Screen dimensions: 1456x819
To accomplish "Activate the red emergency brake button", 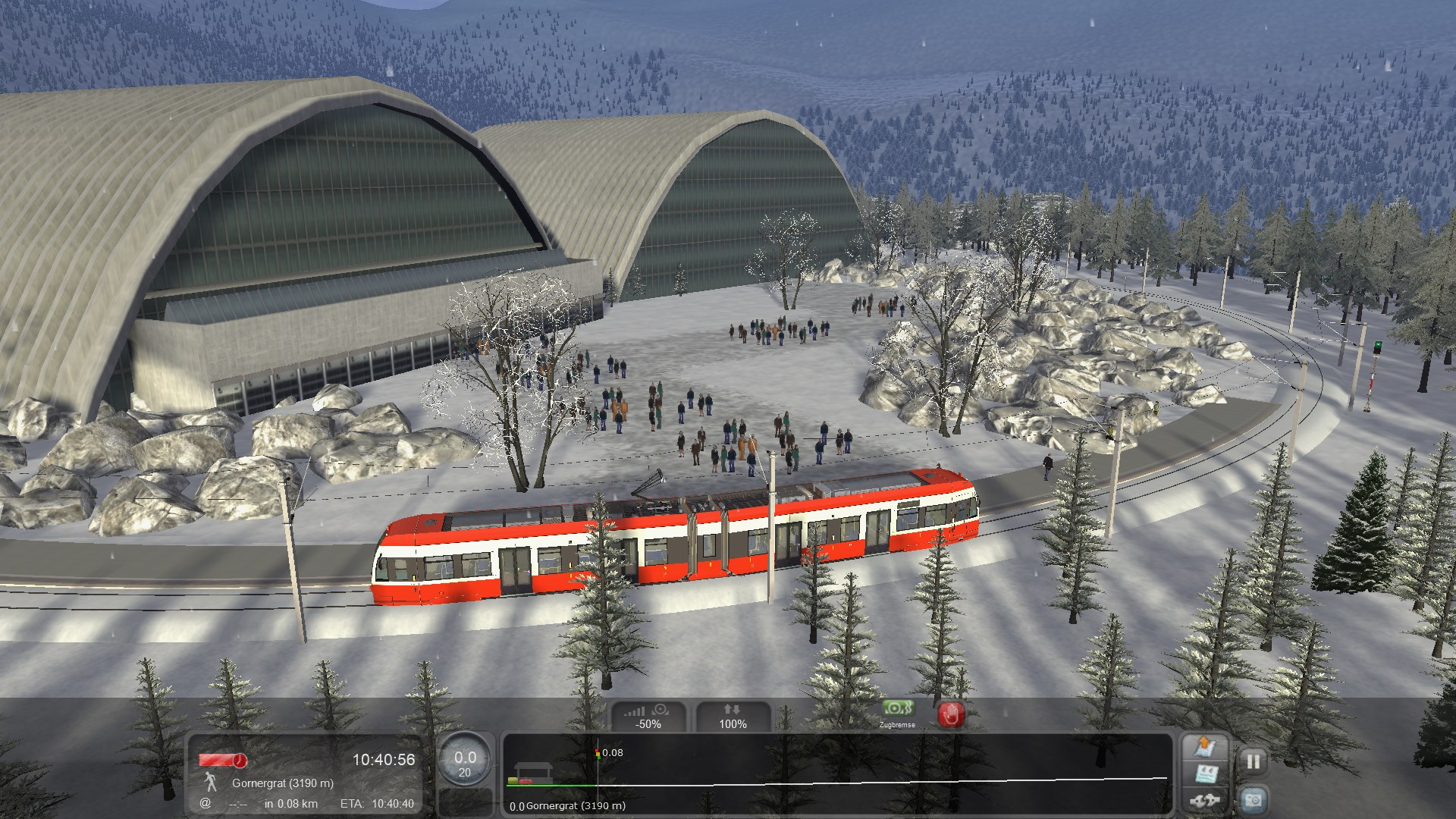I will 951,714.
